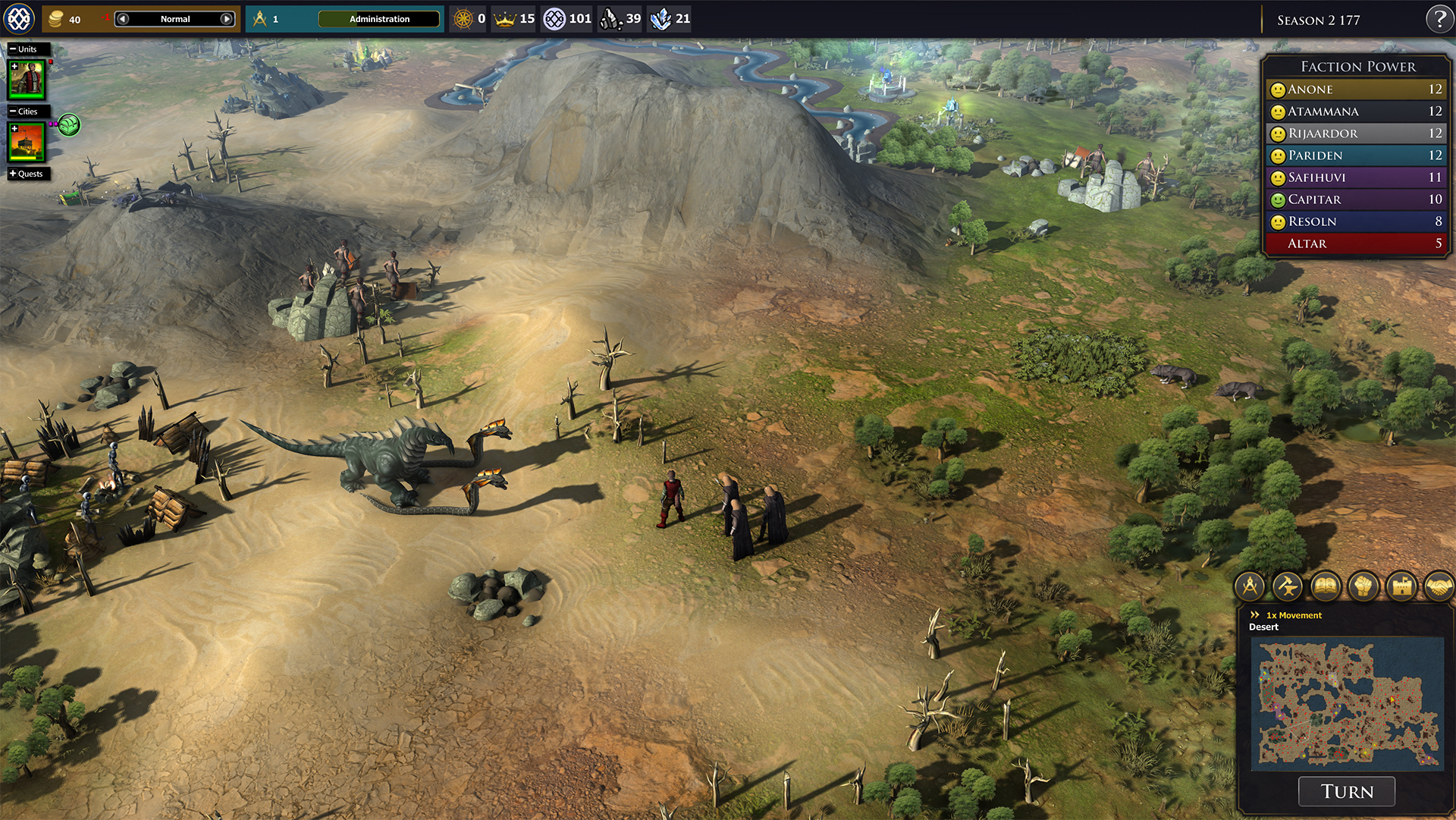Open the help question mark button
Viewport: 1456px width, 820px height.
1439,19
